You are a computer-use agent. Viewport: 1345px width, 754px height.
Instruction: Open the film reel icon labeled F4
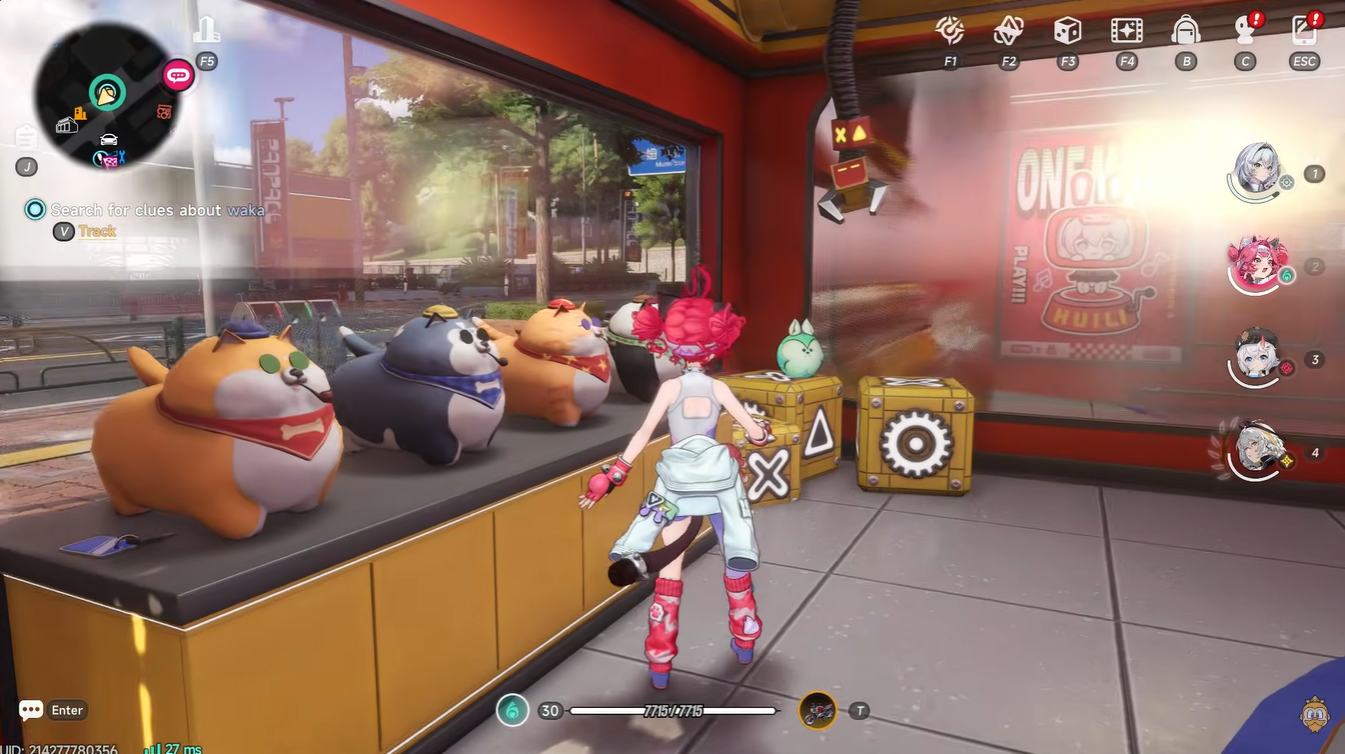(x=1126, y=31)
